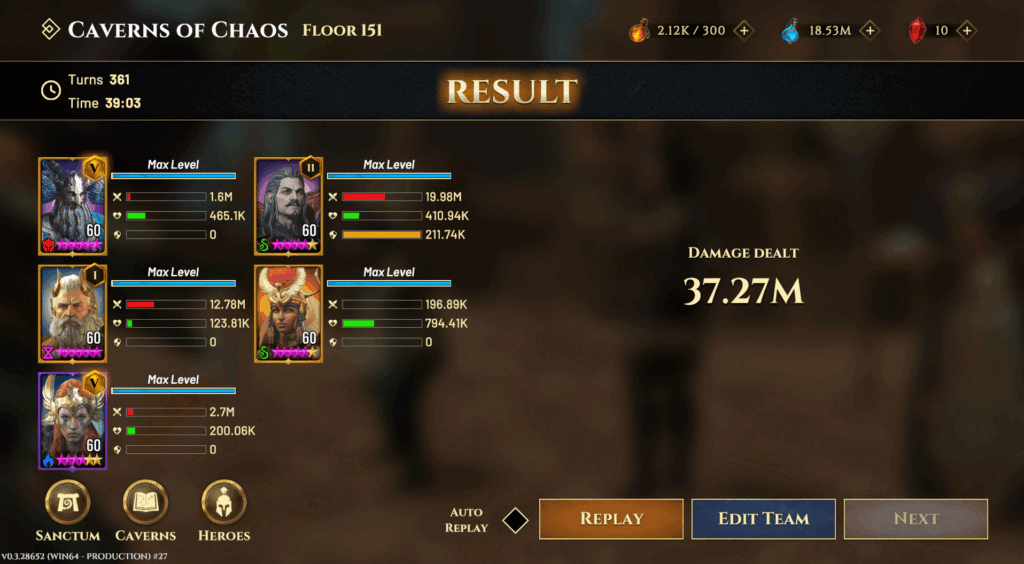Open the Heroes helmet menu
Image resolution: width=1024 pixels, height=564 pixels.
click(224, 503)
